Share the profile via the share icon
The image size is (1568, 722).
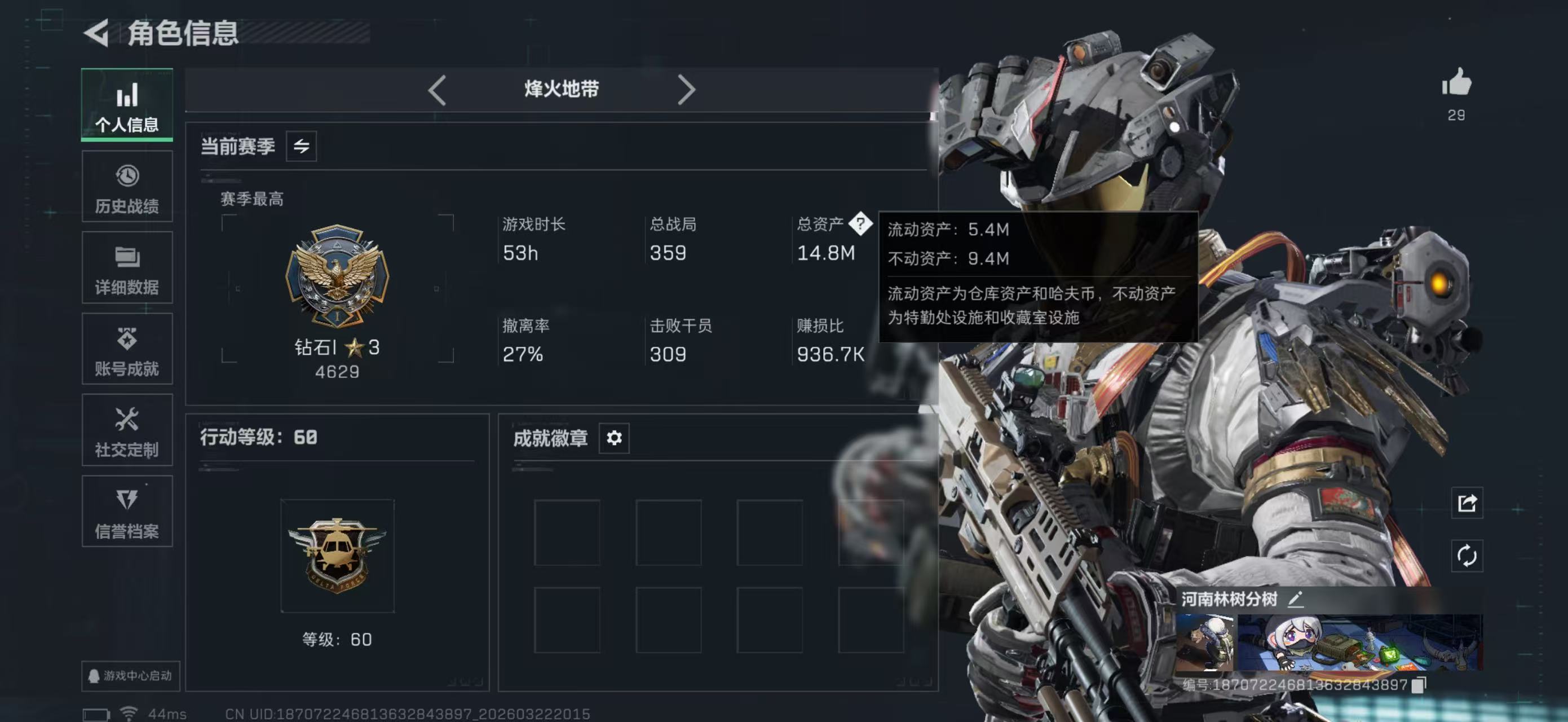[1467, 503]
